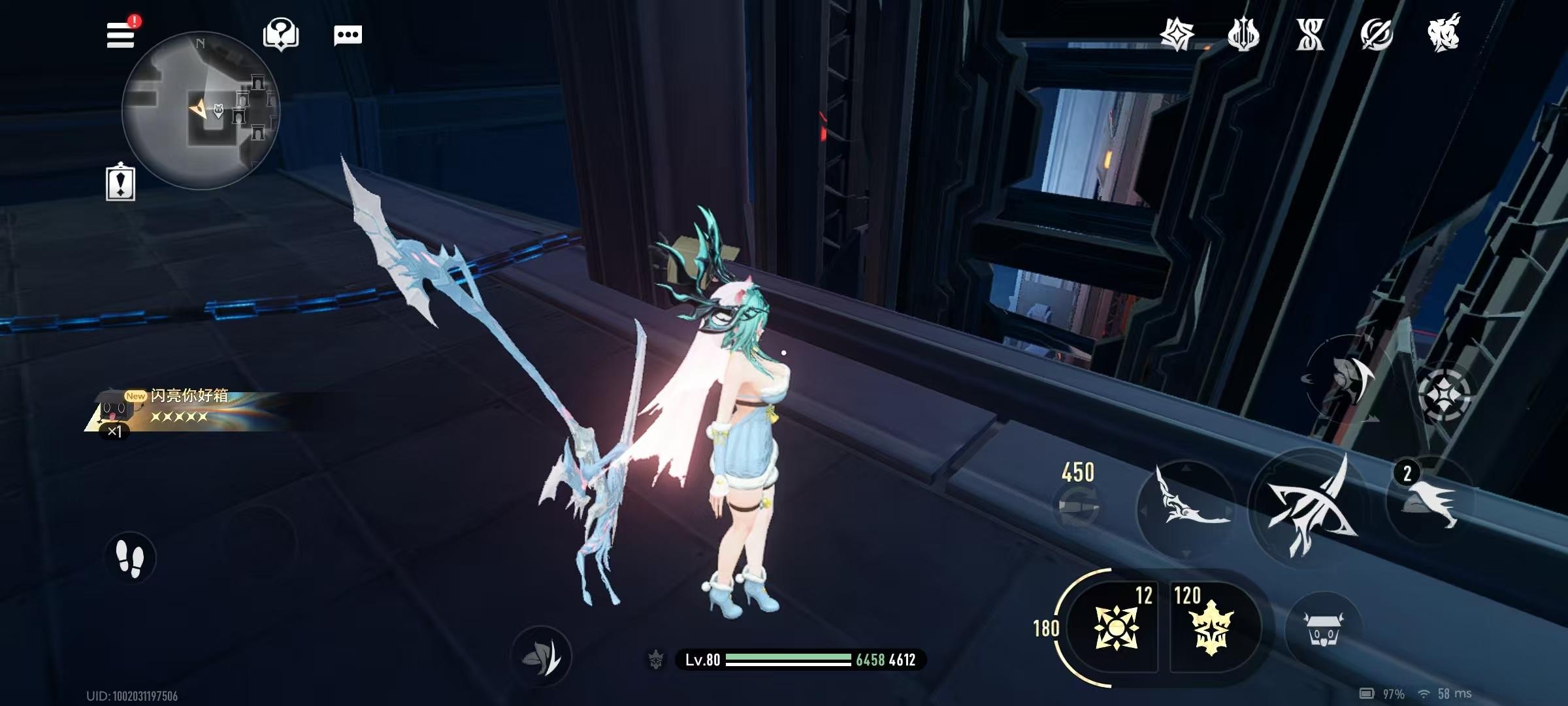Tap the slashed circle icon
This screenshot has width=1568, height=706.
[1377, 34]
